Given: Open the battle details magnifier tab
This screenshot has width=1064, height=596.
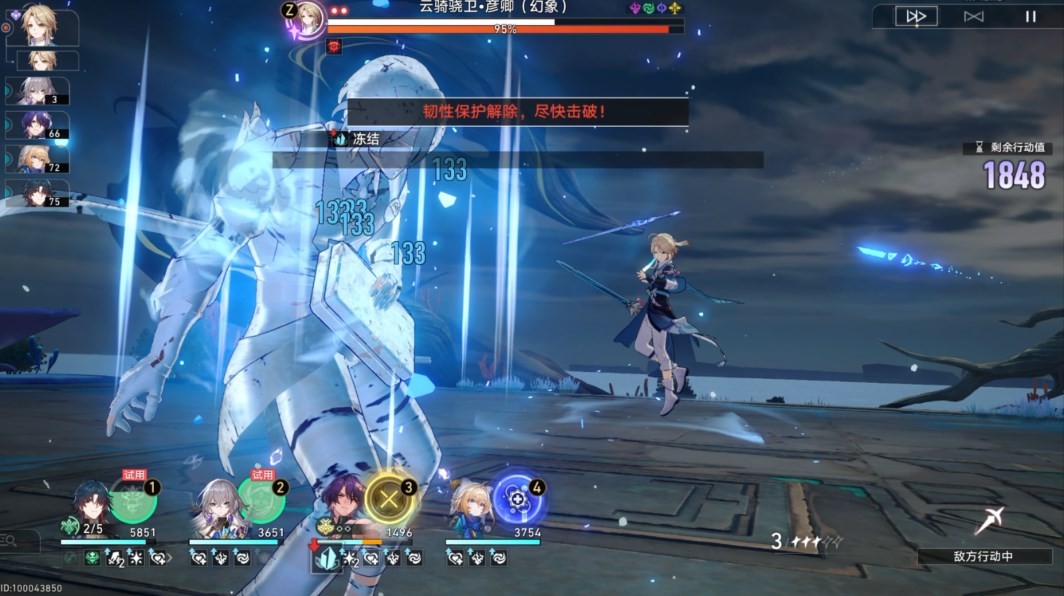Looking at the screenshot, I should click(x=12, y=541).
